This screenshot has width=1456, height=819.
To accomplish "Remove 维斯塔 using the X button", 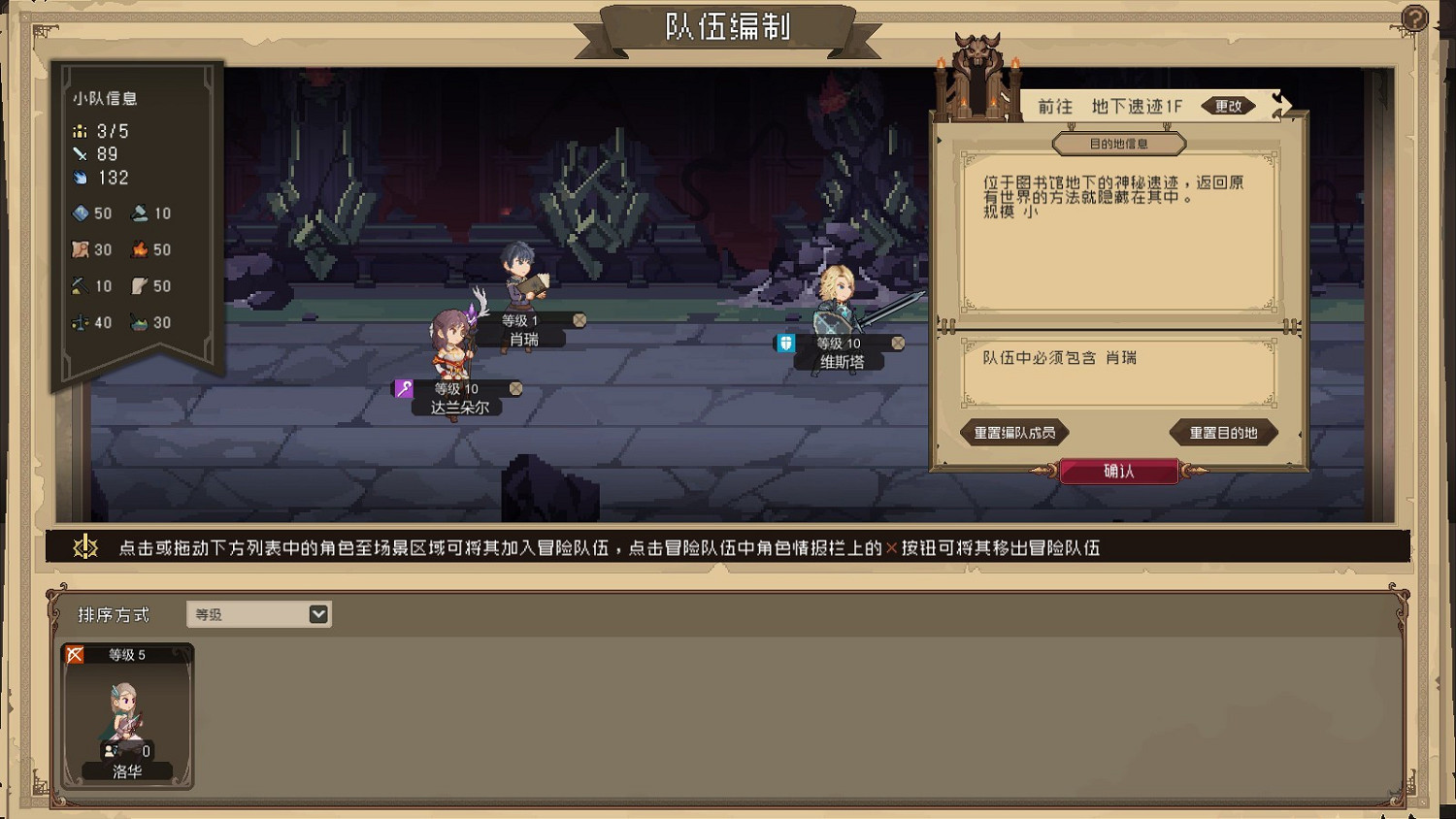I will tap(898, 342).
